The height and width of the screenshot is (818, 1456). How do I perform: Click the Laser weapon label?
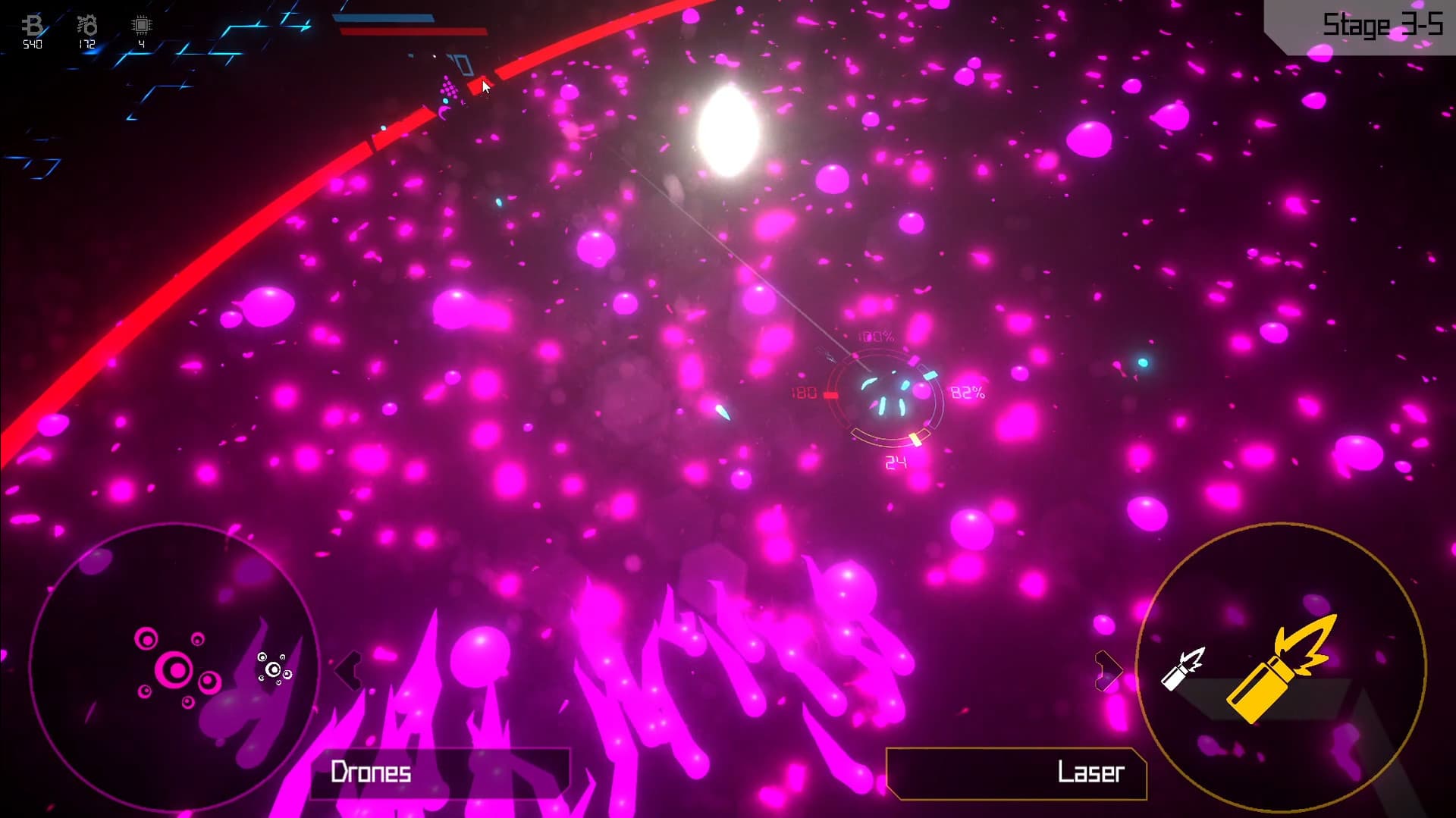(1090, 773)
